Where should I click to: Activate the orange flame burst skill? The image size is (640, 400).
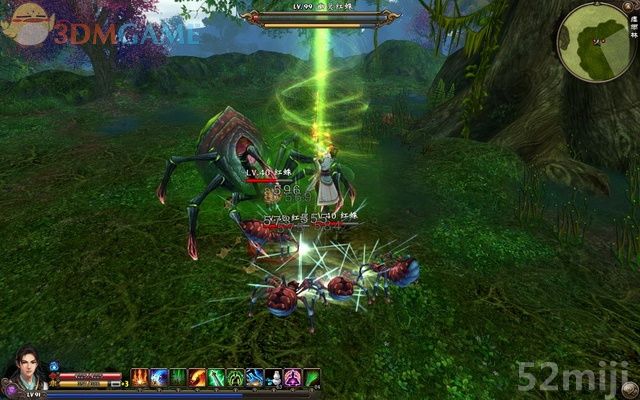(x=140, y=377)
